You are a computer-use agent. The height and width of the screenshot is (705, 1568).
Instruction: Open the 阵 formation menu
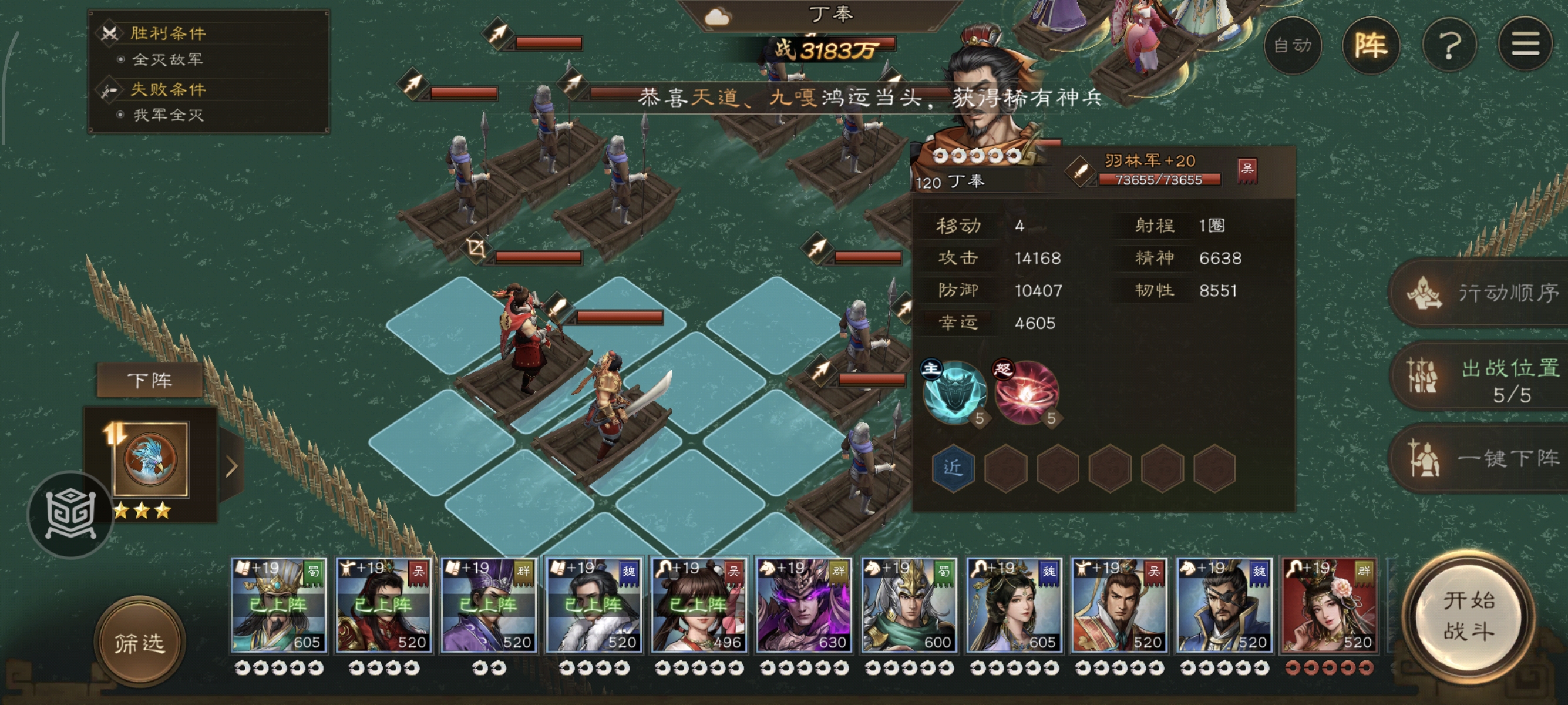1371,46
